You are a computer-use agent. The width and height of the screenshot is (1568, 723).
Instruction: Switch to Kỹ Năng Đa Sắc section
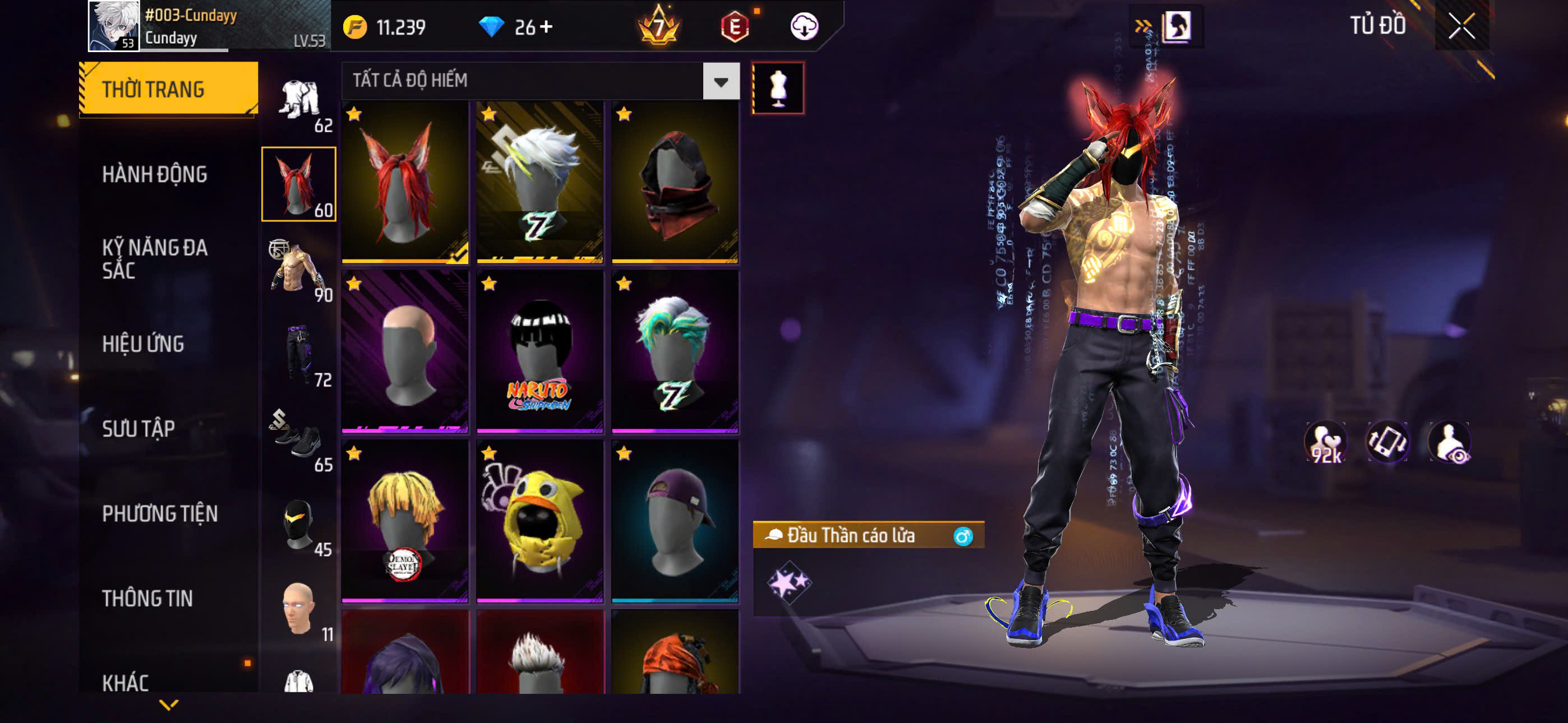coord(155,258)
